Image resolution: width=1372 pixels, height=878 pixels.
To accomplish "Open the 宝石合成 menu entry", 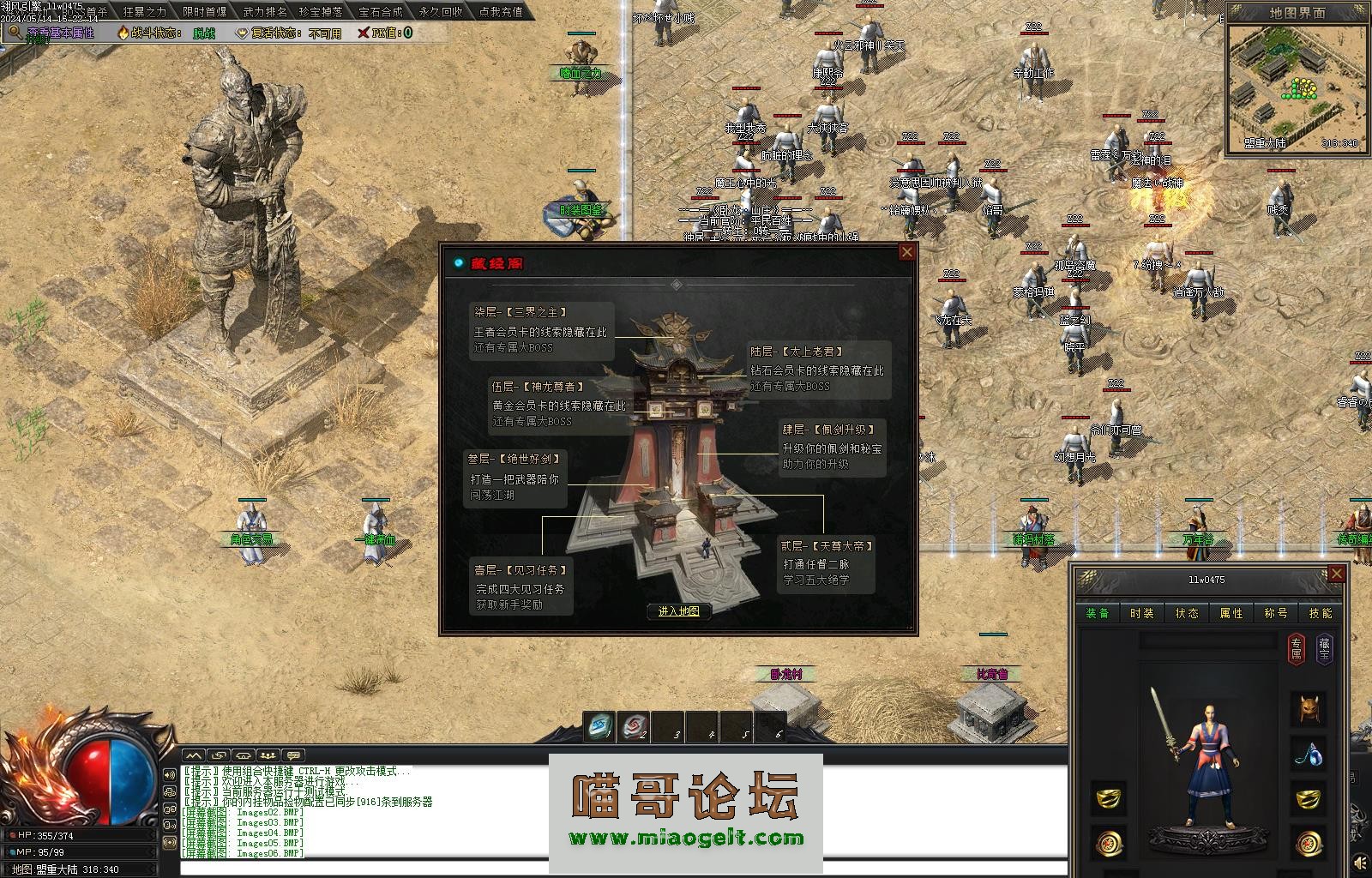I will 381,12.
